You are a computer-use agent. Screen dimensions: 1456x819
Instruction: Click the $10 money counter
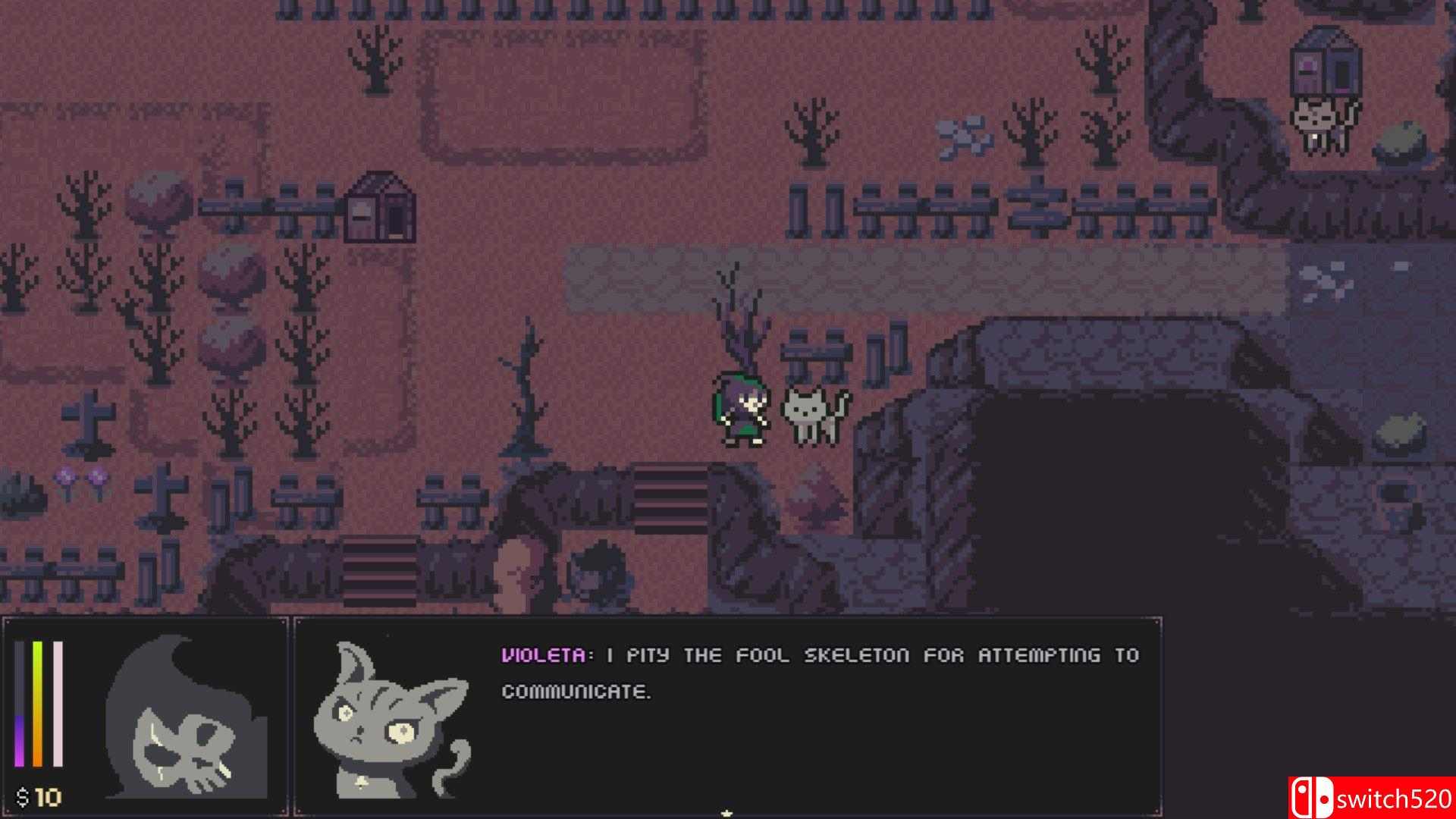pos(38,796)
